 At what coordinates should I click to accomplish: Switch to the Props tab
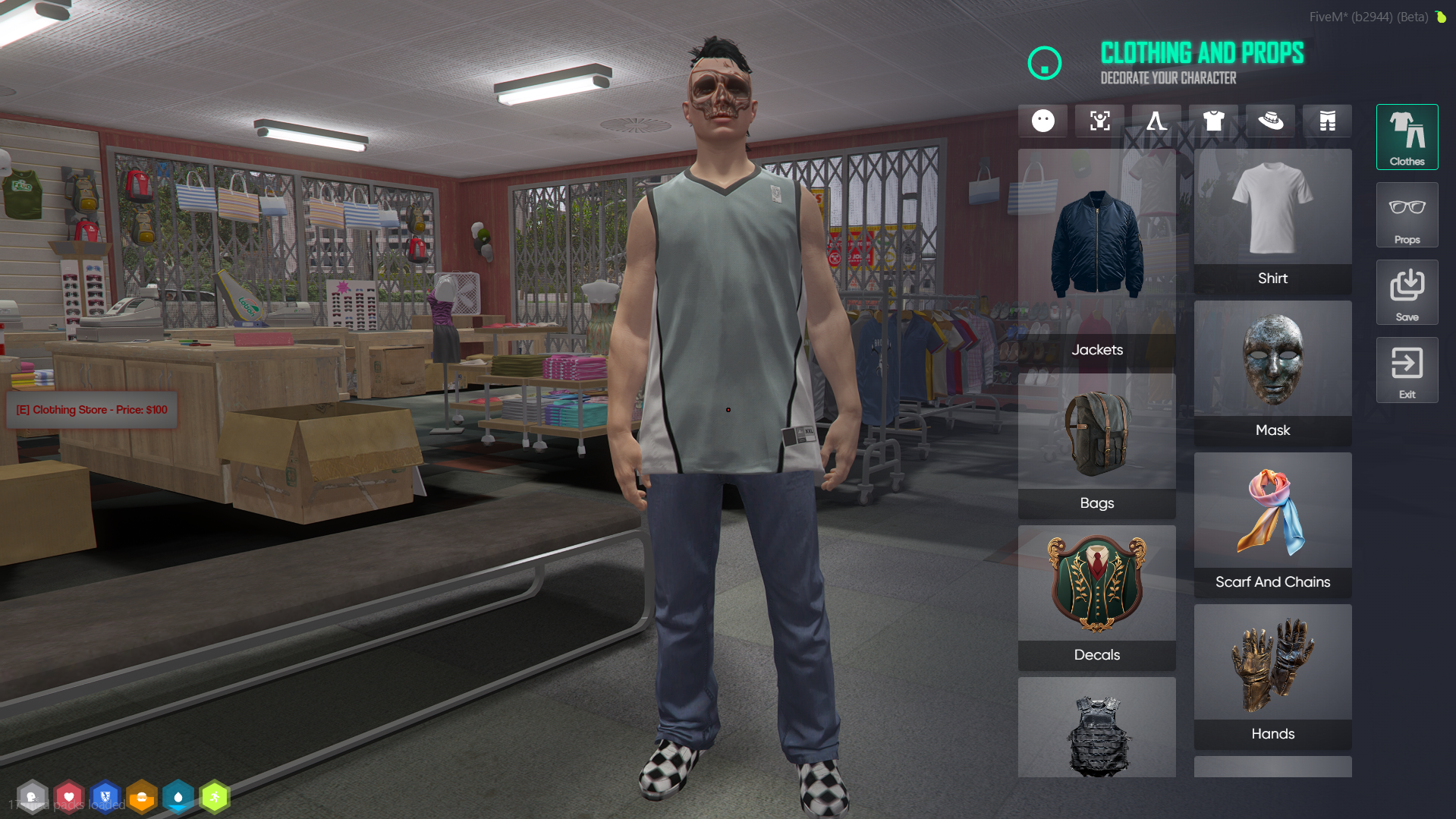point(1407,215)
